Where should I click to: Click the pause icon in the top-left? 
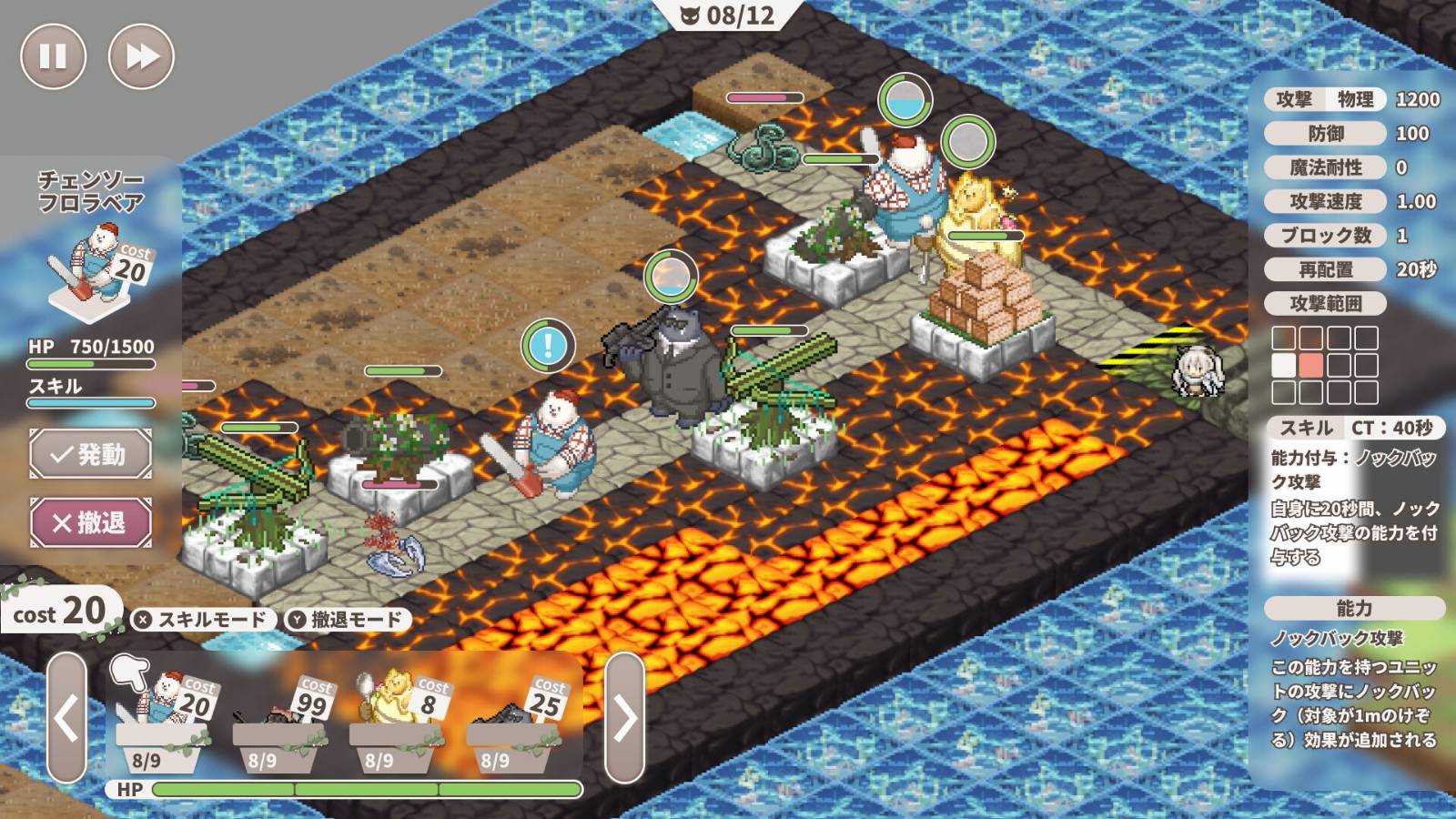pos(52,56)
